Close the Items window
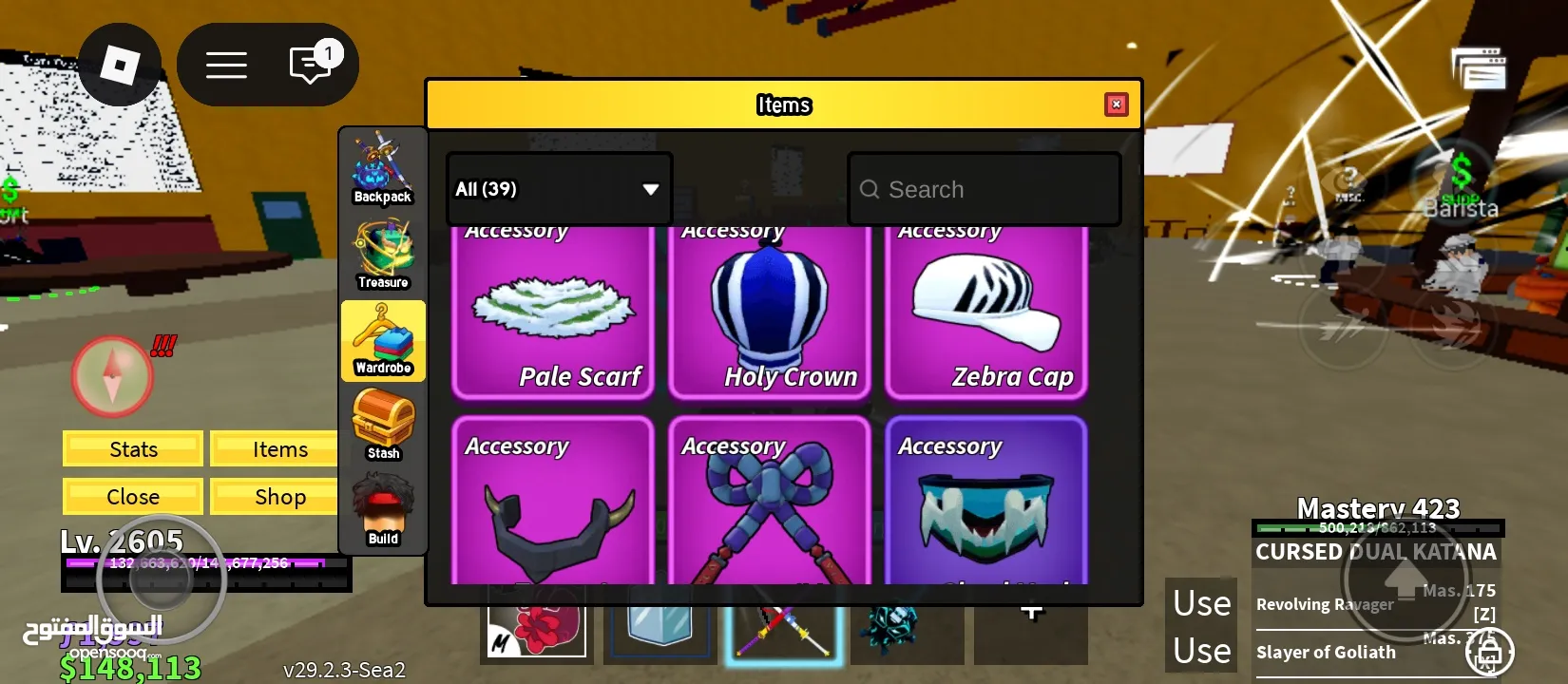The image size is (1568, 684). (x=1117, y=104)
